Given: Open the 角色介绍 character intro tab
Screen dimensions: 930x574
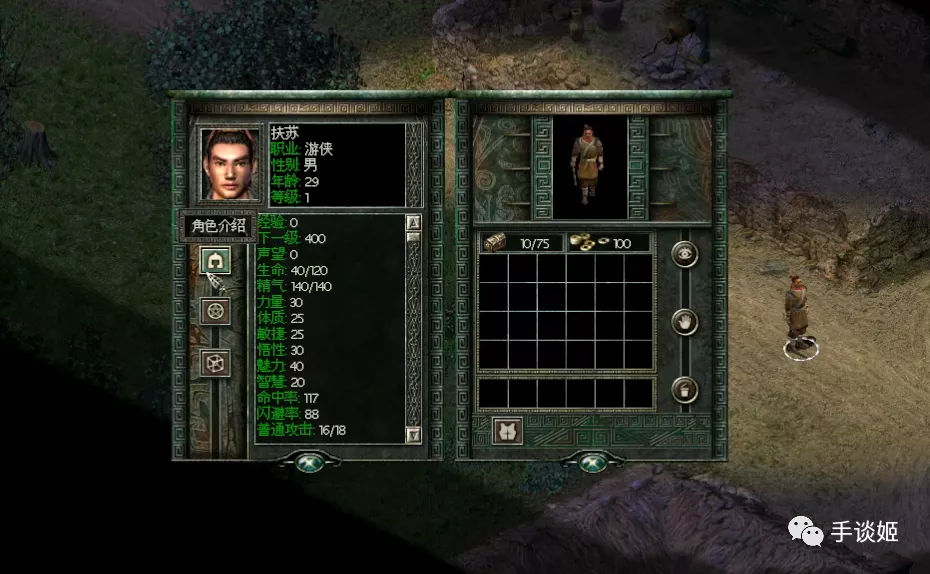Looking at the screenshot, I should (x=217, y=226).
